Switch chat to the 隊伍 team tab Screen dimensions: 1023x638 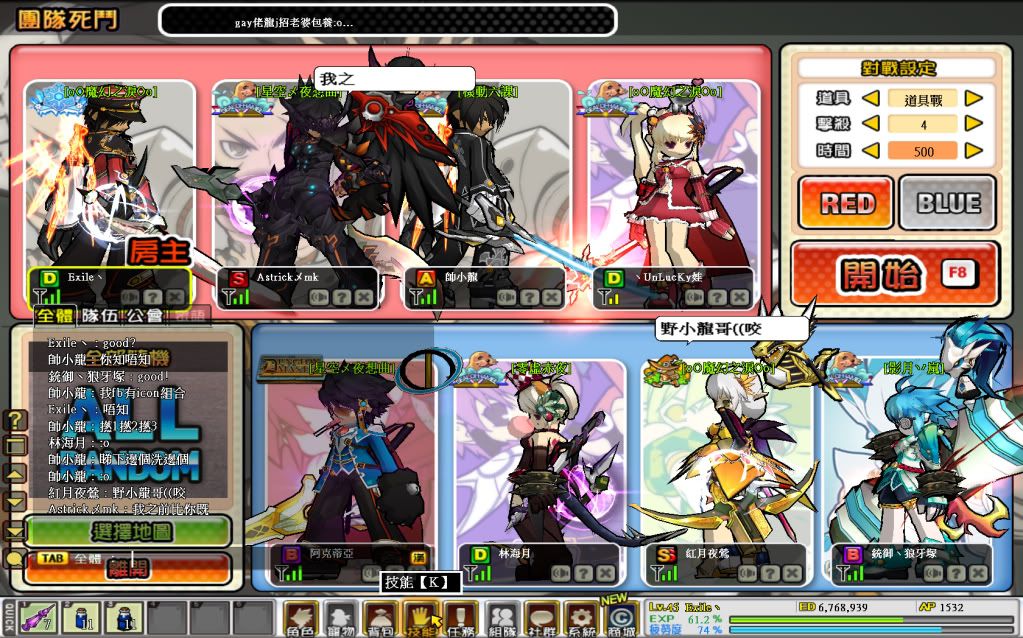coord(98,316)
